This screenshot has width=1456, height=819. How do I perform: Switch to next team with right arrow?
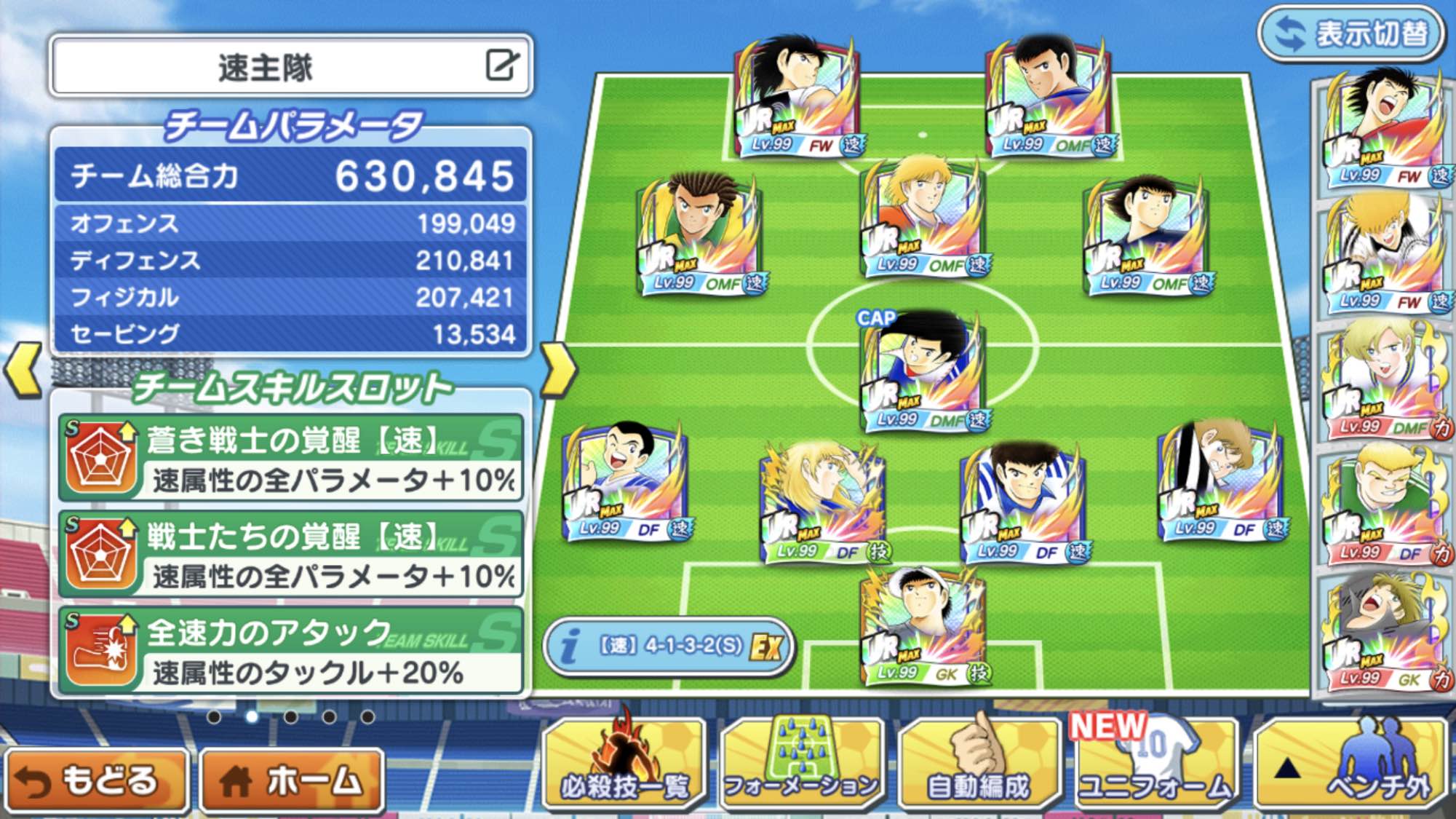(558, 370)
